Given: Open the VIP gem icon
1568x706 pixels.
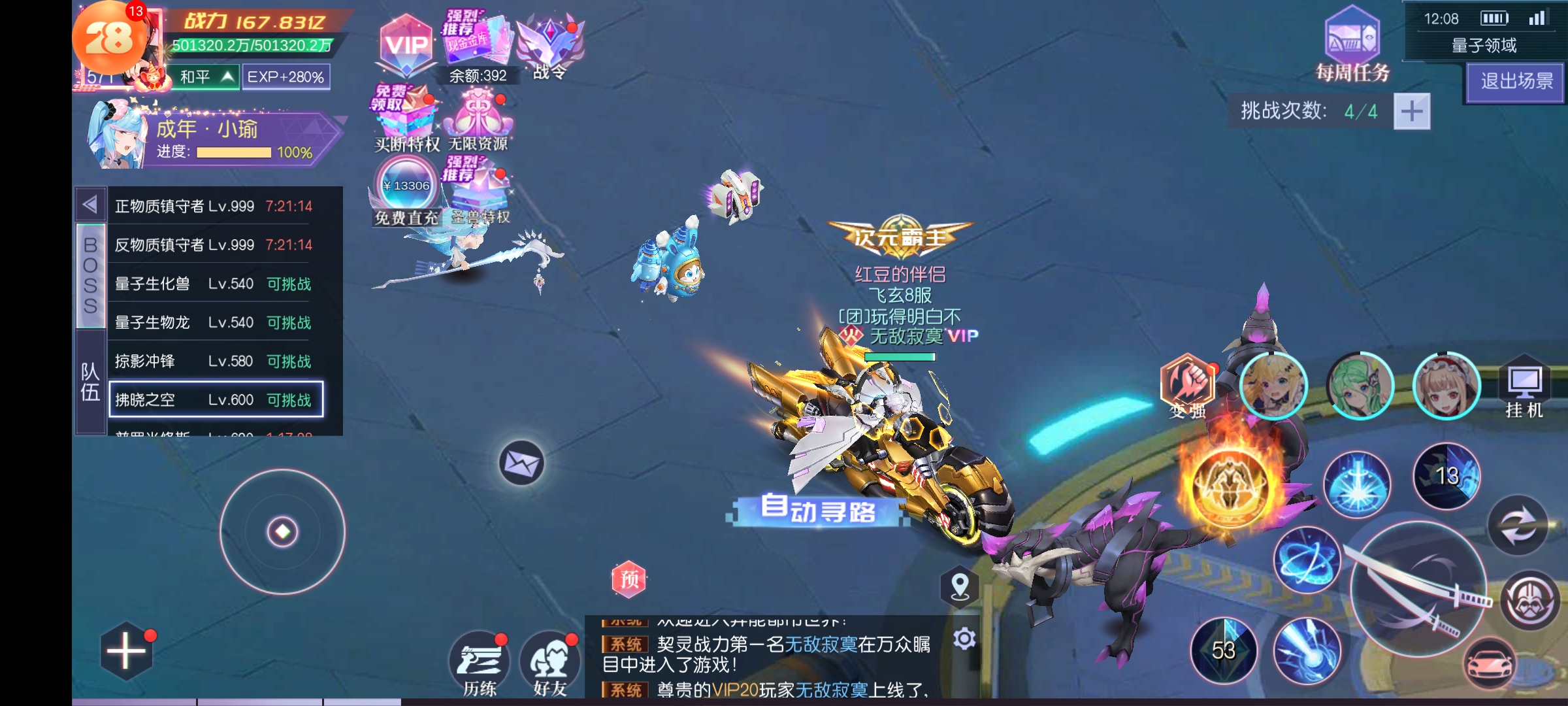Looking at the screenshot, I should pos(406,46).
